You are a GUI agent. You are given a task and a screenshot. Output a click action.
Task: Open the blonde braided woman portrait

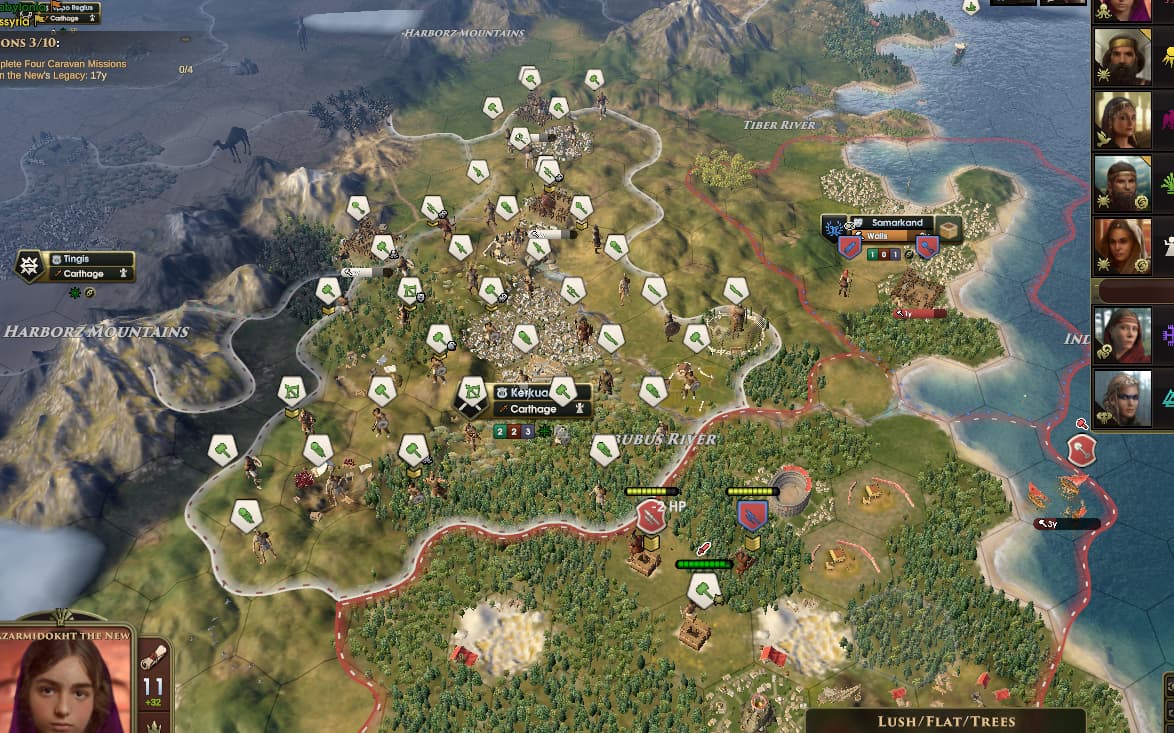coord(1122,398)
